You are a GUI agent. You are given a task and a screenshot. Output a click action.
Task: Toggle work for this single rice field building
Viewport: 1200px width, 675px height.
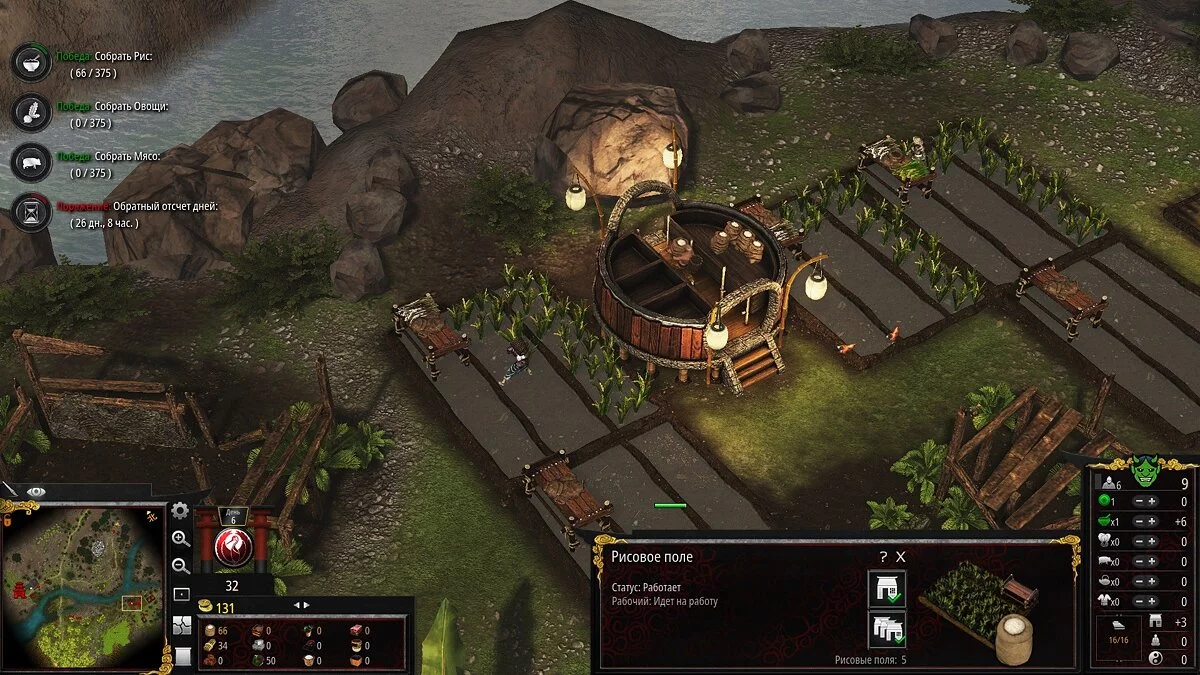coord(887,589)
